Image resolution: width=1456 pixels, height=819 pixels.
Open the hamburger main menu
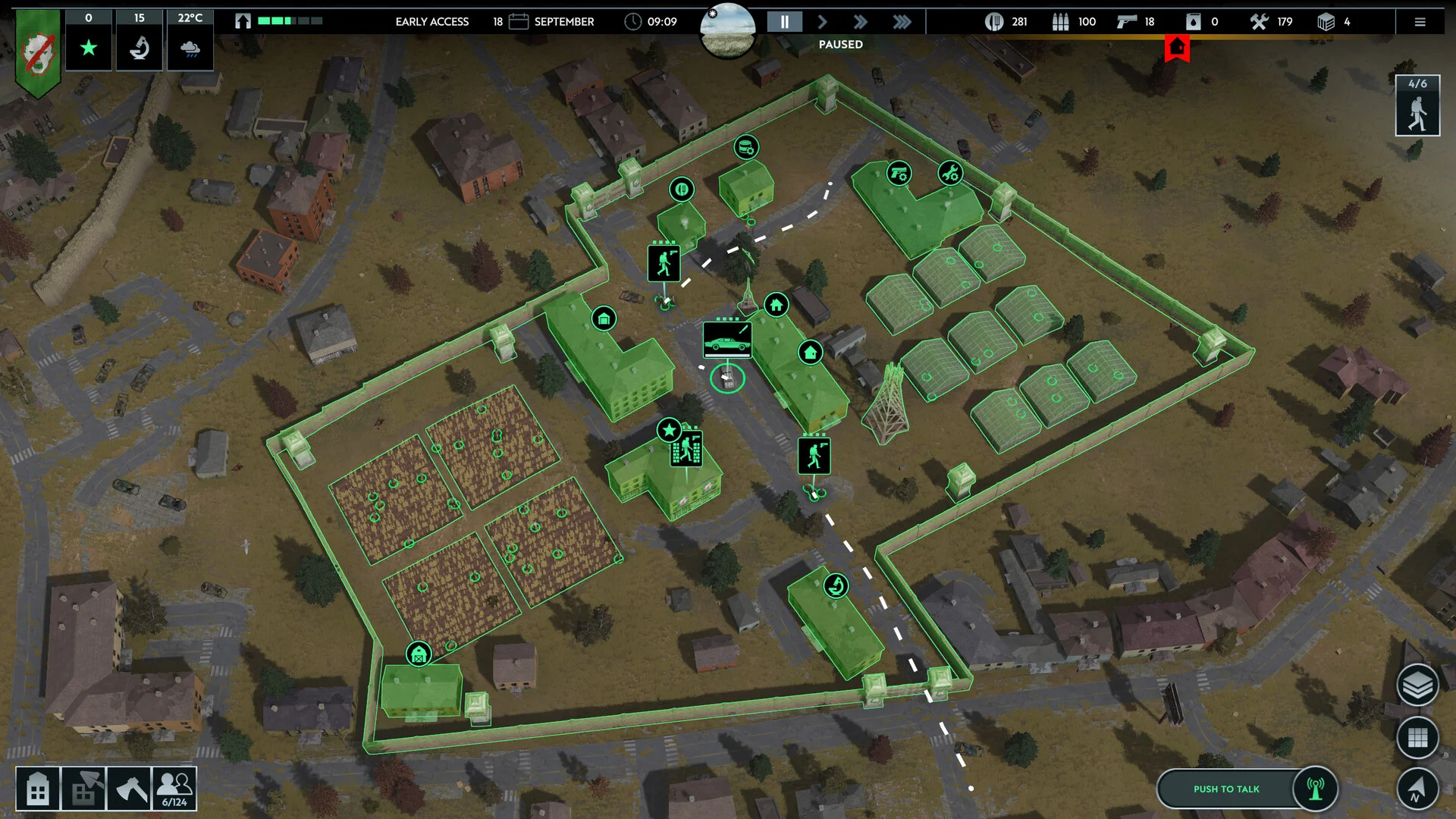1420,22
